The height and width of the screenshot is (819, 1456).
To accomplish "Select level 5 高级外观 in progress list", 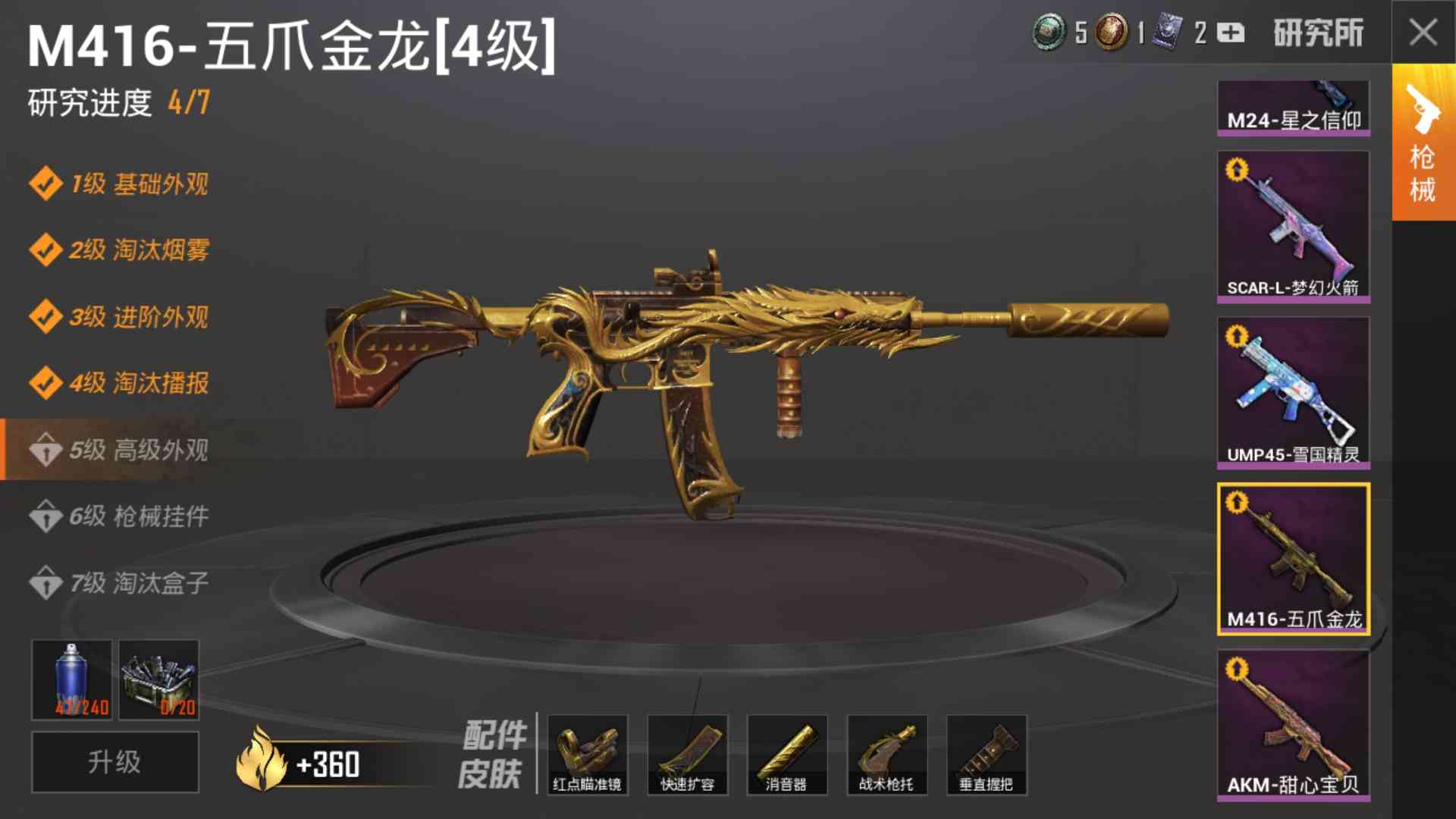I will [121, 450].
